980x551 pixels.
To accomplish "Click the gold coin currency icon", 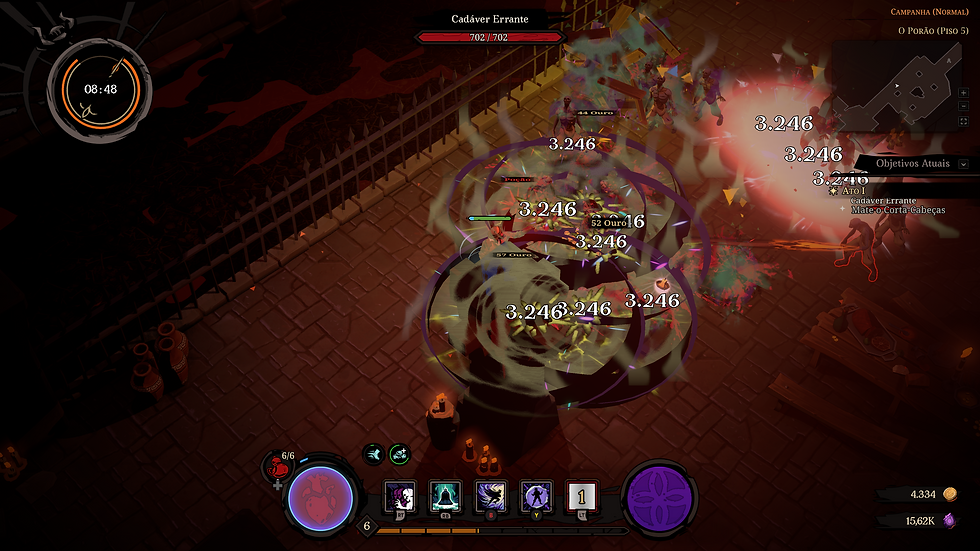I will (951, 494).
